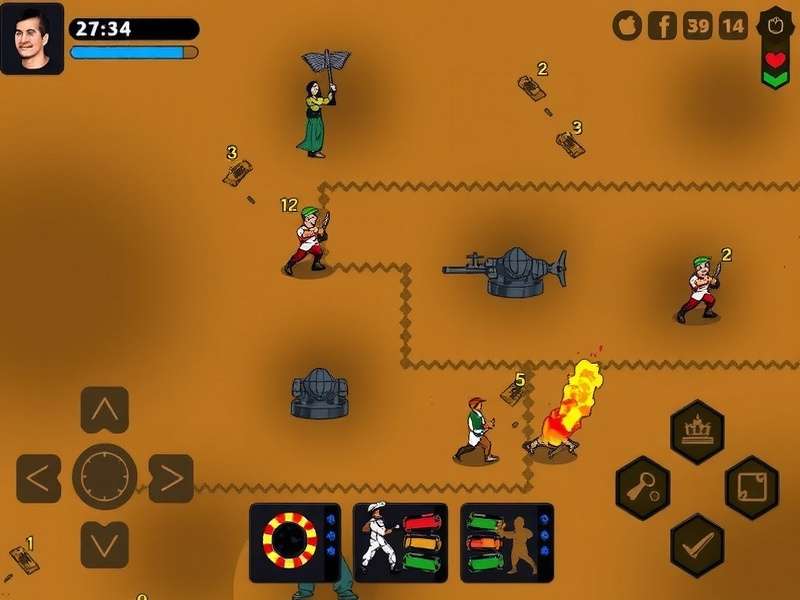Confirm with the checkmark hexagon button
The image size is (800, 600).
tap(696, 545)
